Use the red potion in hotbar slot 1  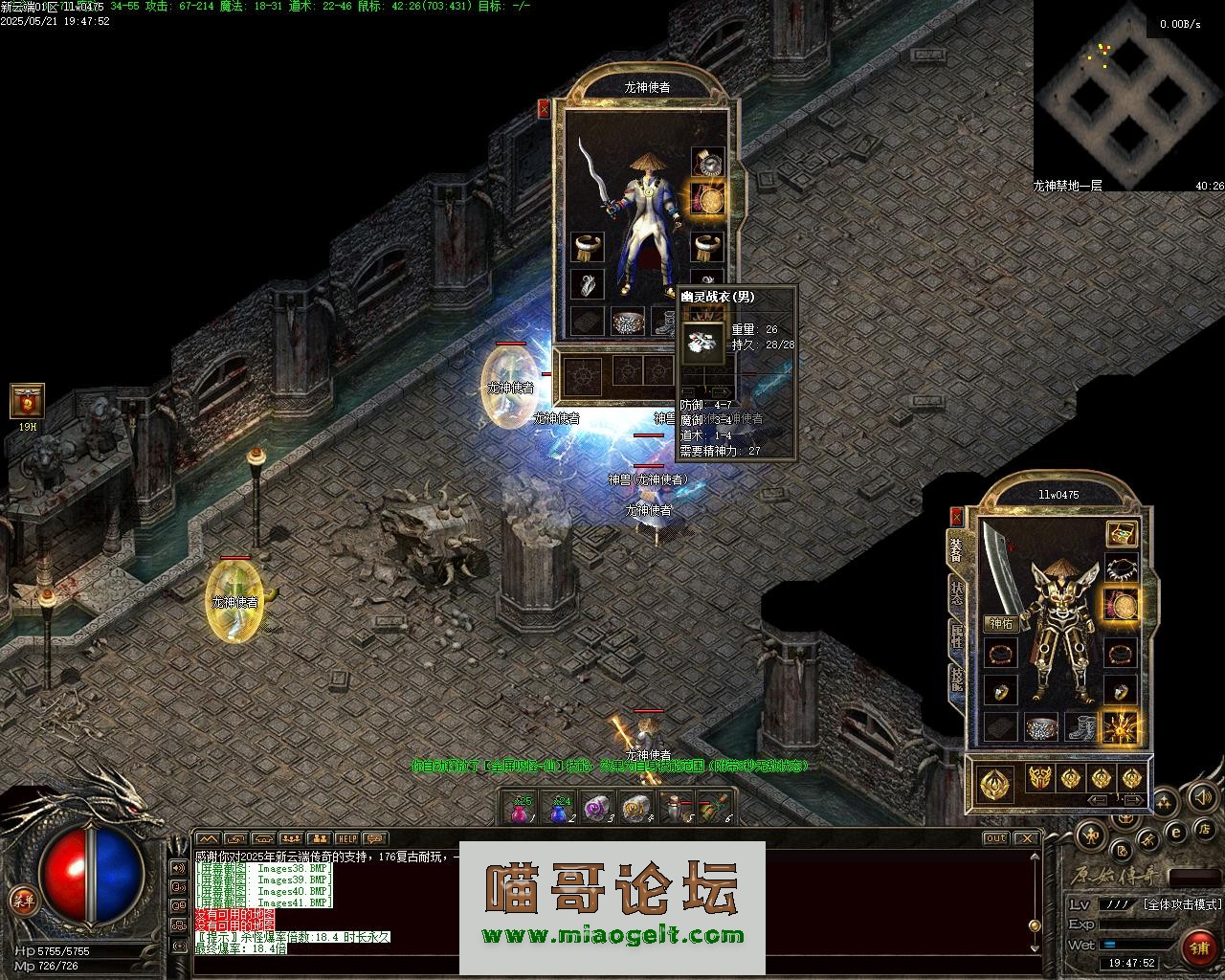coord(520,809)
